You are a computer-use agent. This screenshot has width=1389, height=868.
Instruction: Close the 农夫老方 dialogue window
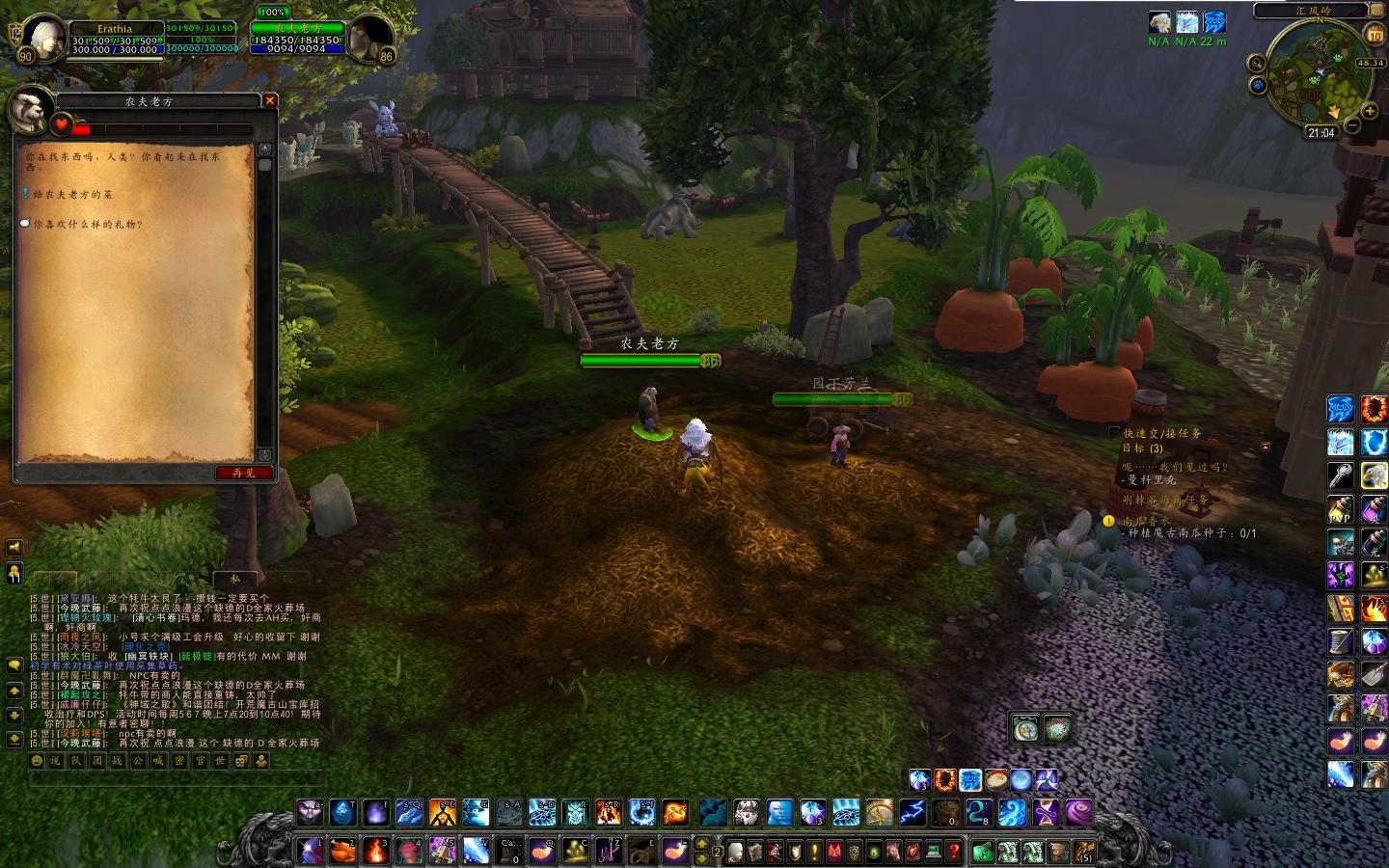(x=270, y=100)
